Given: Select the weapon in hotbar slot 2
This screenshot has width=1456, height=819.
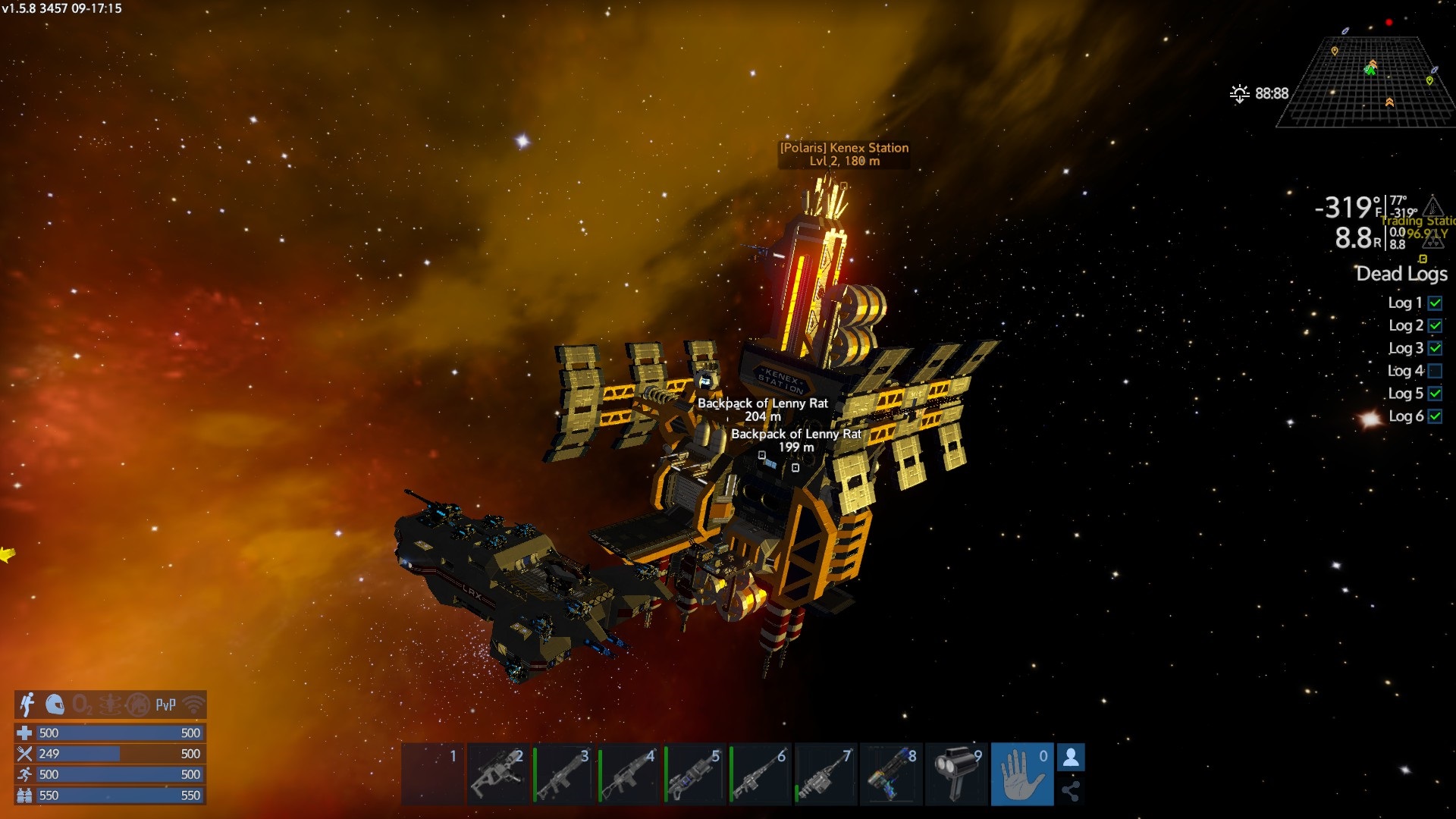Looking at the screenshot, I should coord(497,774).
